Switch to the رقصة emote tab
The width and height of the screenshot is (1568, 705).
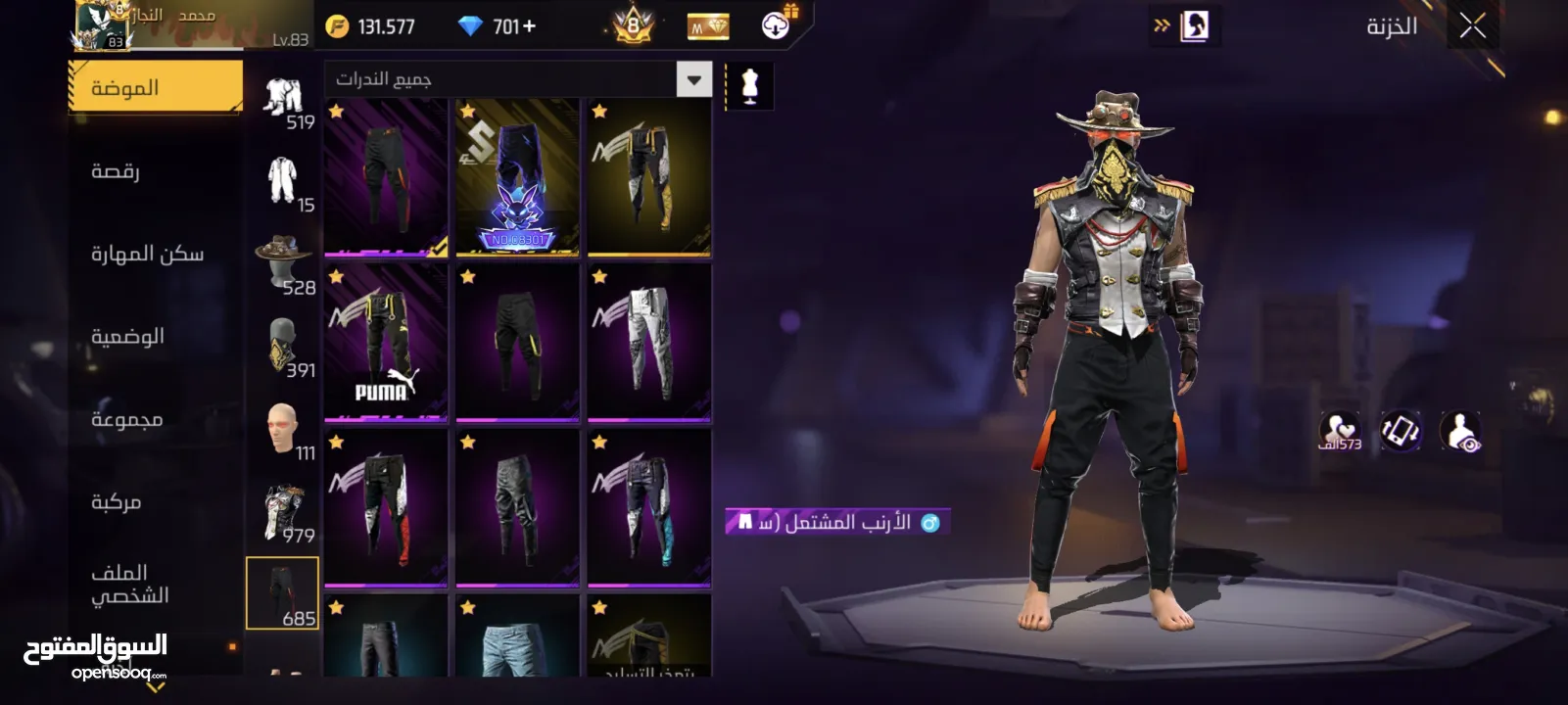pyautogui.click(x=116, y=171)
